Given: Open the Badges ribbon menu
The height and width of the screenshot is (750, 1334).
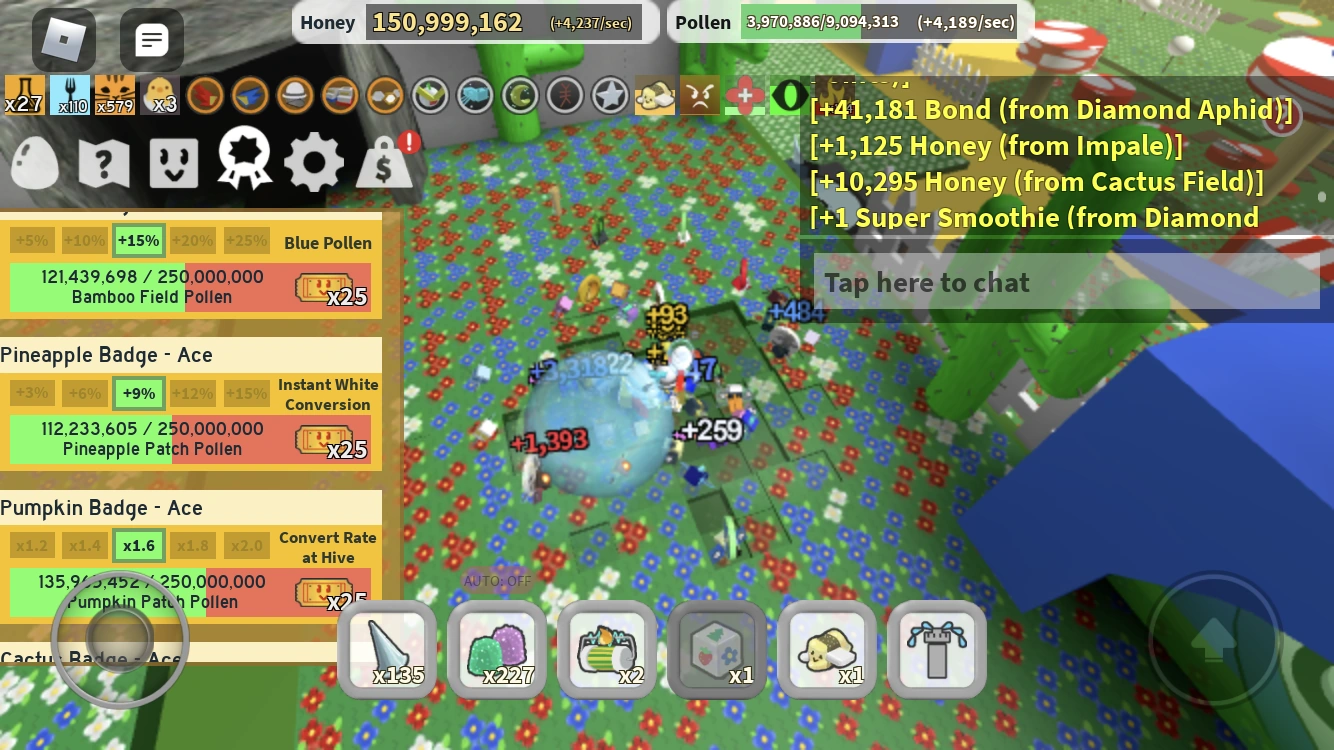Looking at the screenshot, I should 243,162.
